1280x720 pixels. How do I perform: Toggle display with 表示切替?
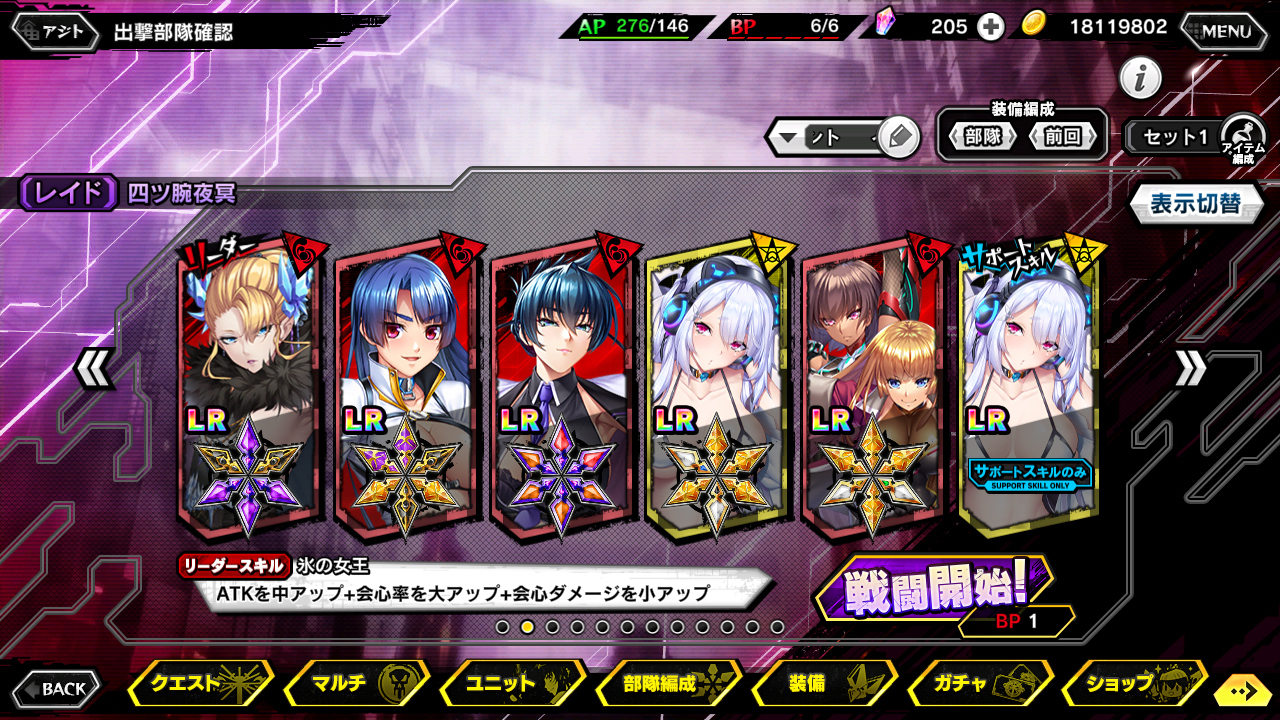click(x=1194, y=204)
